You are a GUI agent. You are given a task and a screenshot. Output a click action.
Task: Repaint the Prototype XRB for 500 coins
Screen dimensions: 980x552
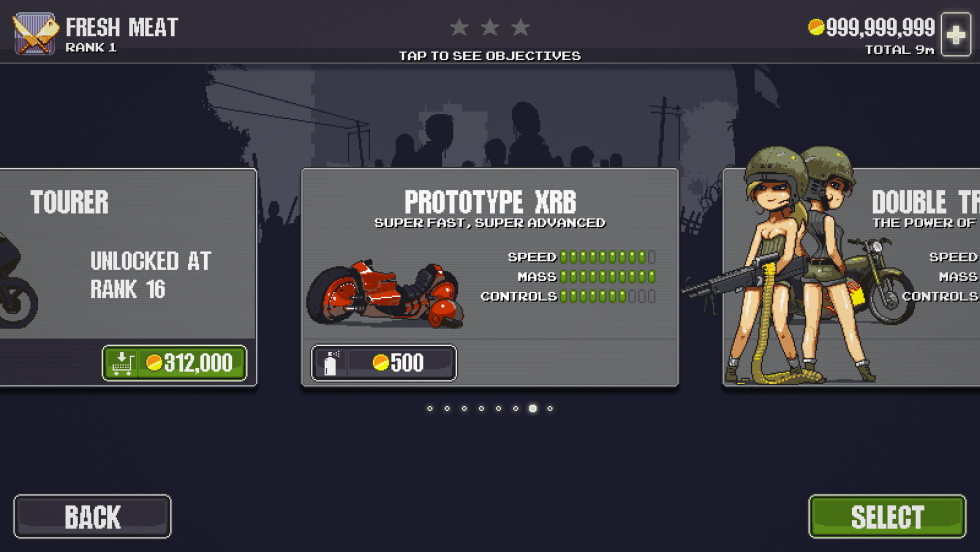(x=384, y=363)
